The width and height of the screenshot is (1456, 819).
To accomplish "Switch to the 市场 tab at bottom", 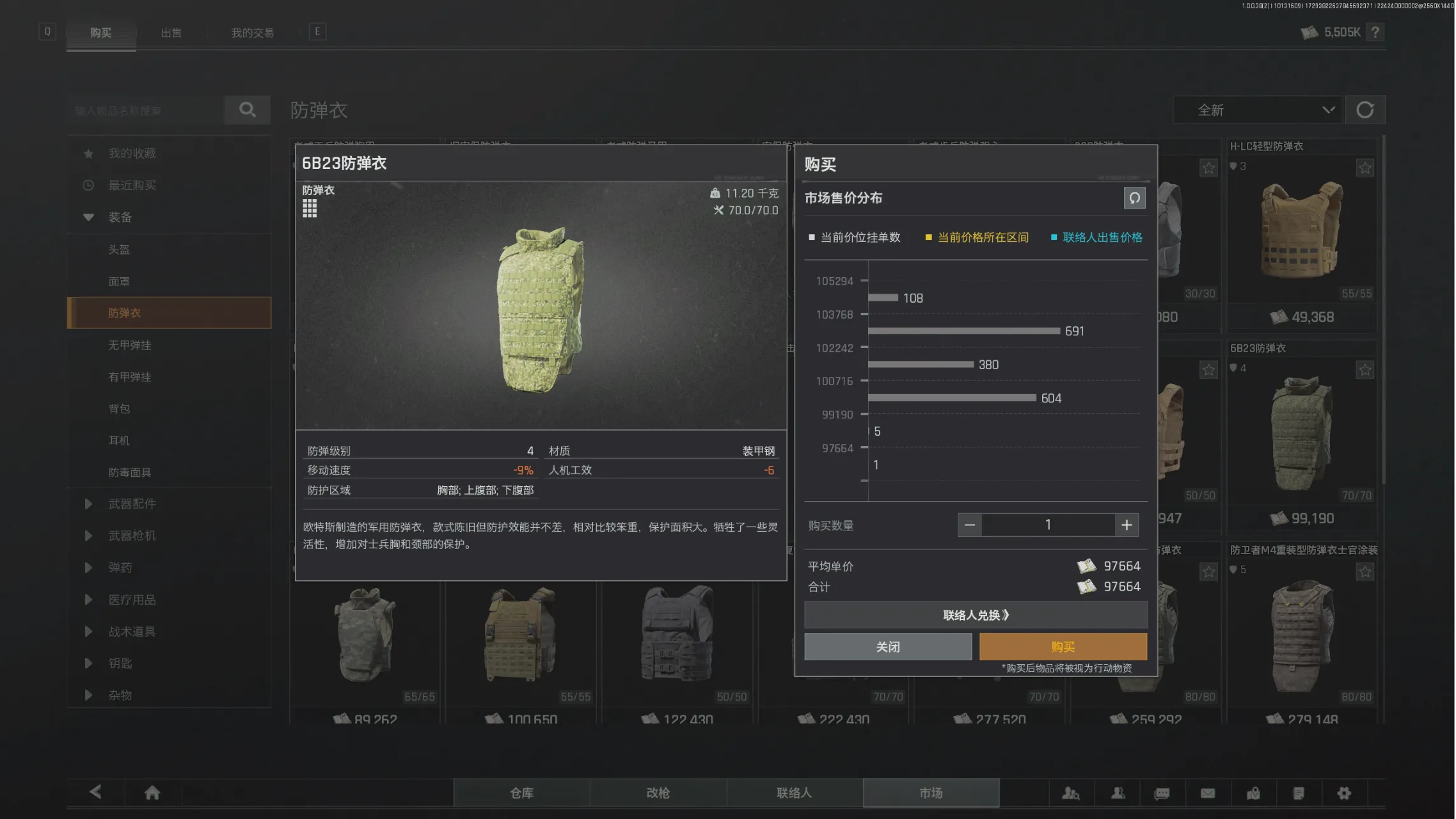I will (x=931, y=792).
